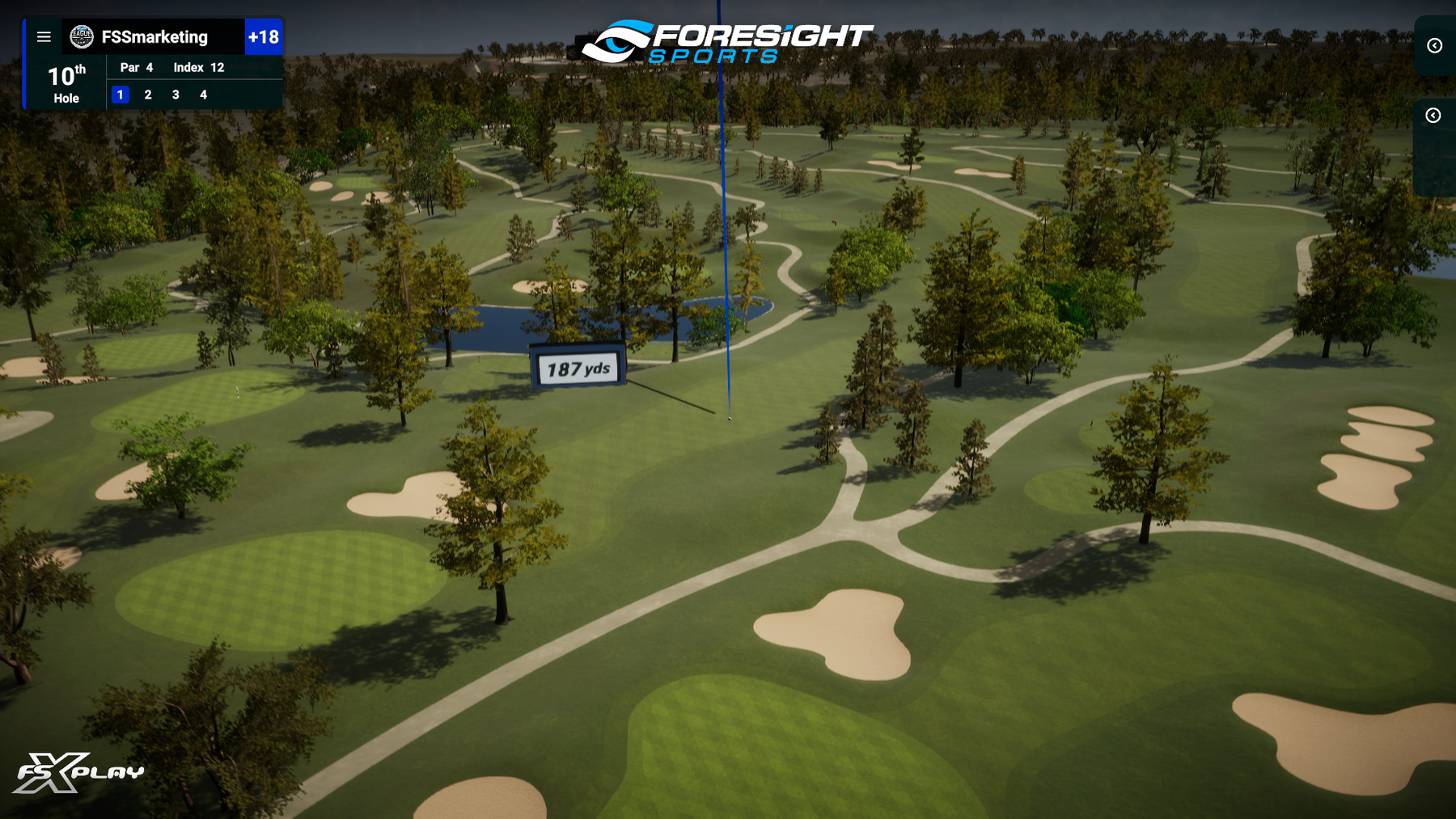Click the upper chevron icon on the right panel
Image resolution: width=1456 pixels, height=819 pixels.
[x=1433, y=46]
